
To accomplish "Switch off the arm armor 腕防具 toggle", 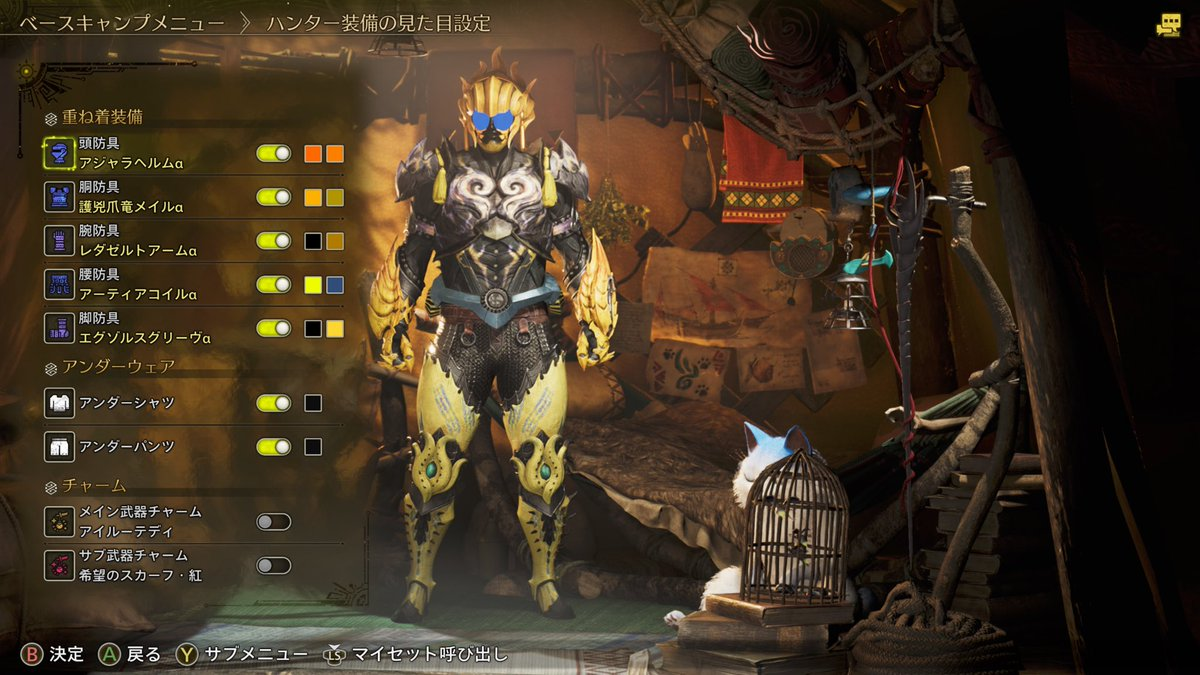I will coord(273,241).
